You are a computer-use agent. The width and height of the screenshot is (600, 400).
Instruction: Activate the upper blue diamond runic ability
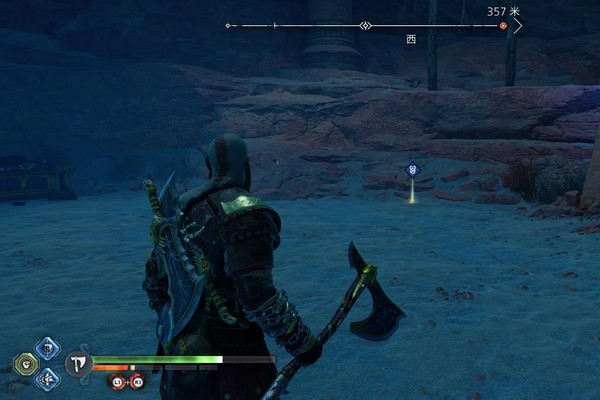coord(47,347)
